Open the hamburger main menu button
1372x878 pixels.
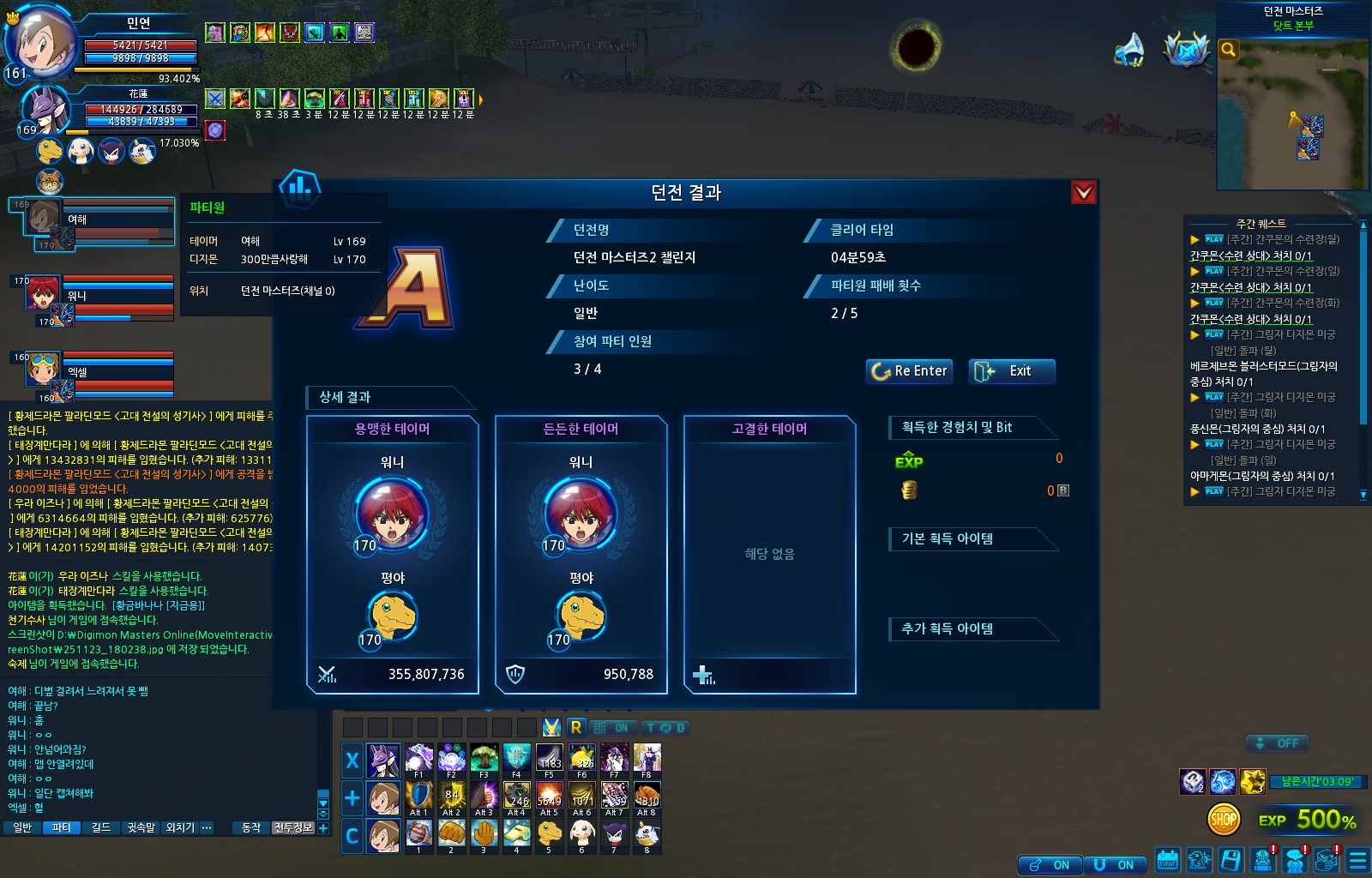tap(1357, 860)
